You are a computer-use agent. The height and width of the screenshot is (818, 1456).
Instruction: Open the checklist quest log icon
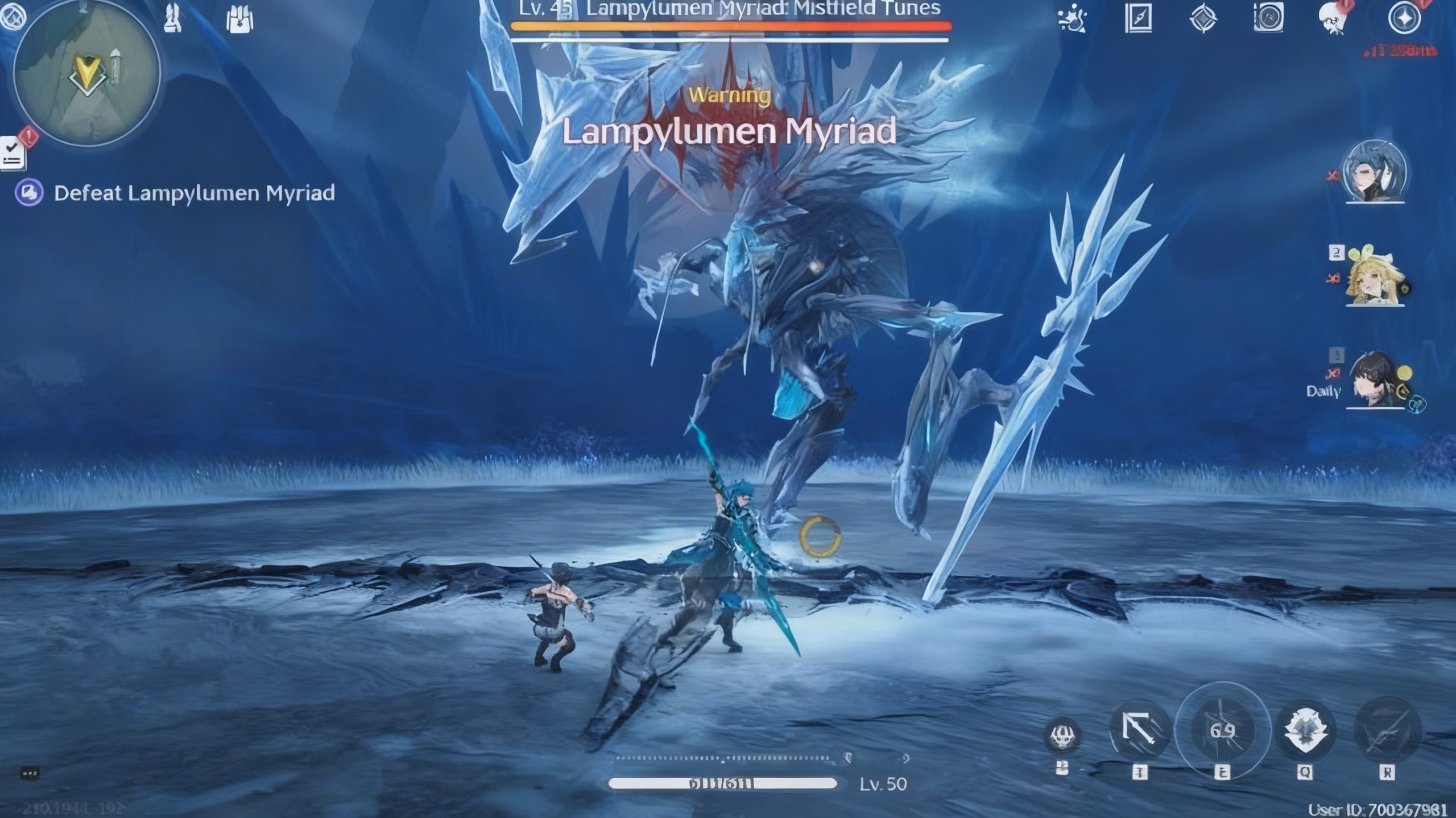[13, 154]
